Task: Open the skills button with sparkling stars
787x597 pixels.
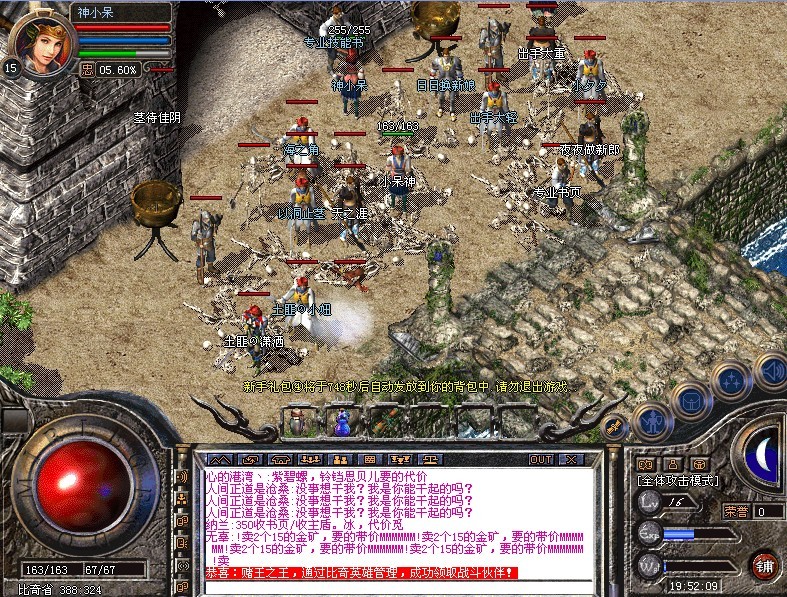Action: [x=733, y=380]
